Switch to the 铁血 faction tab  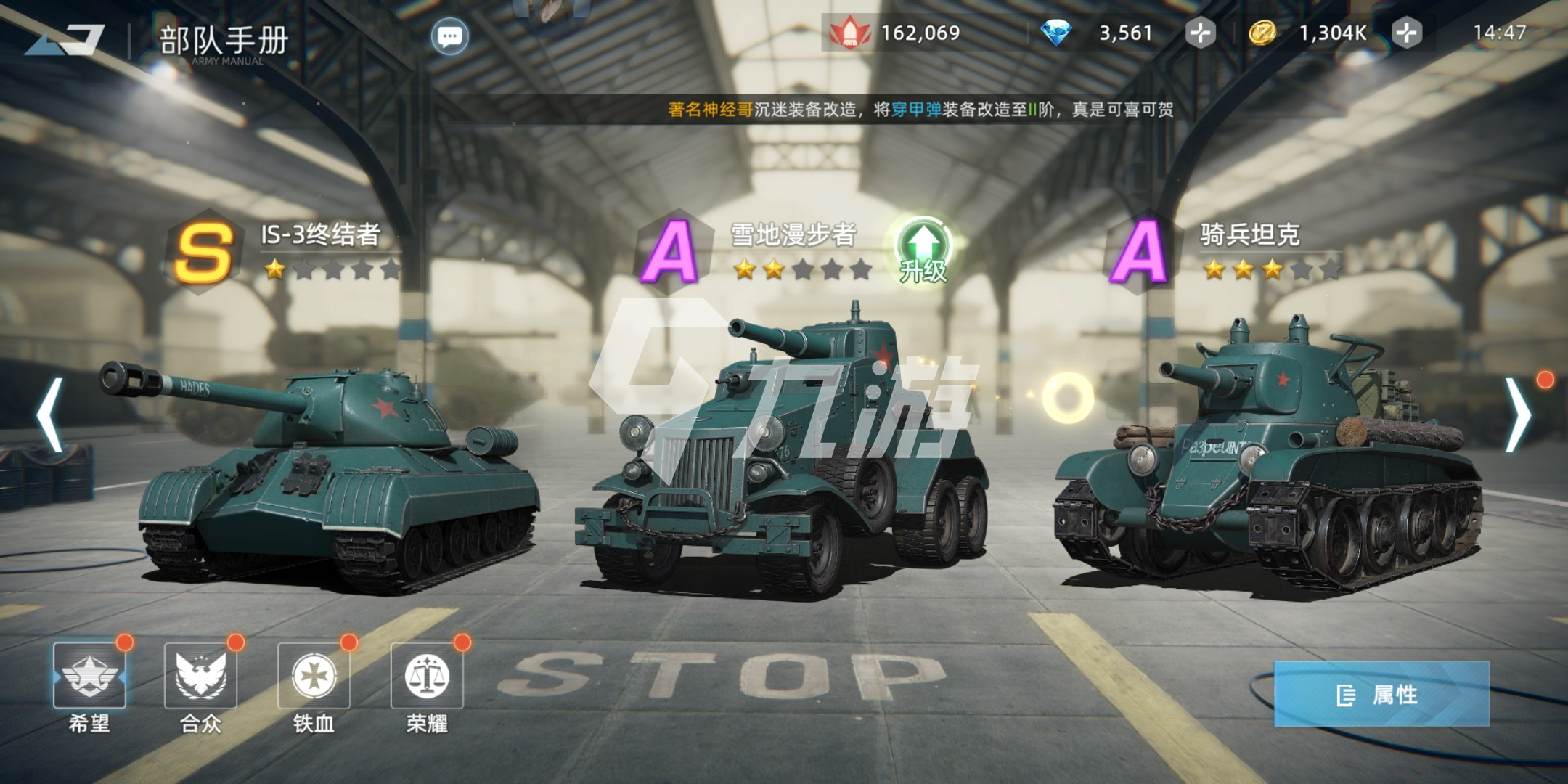pos(314,677)
